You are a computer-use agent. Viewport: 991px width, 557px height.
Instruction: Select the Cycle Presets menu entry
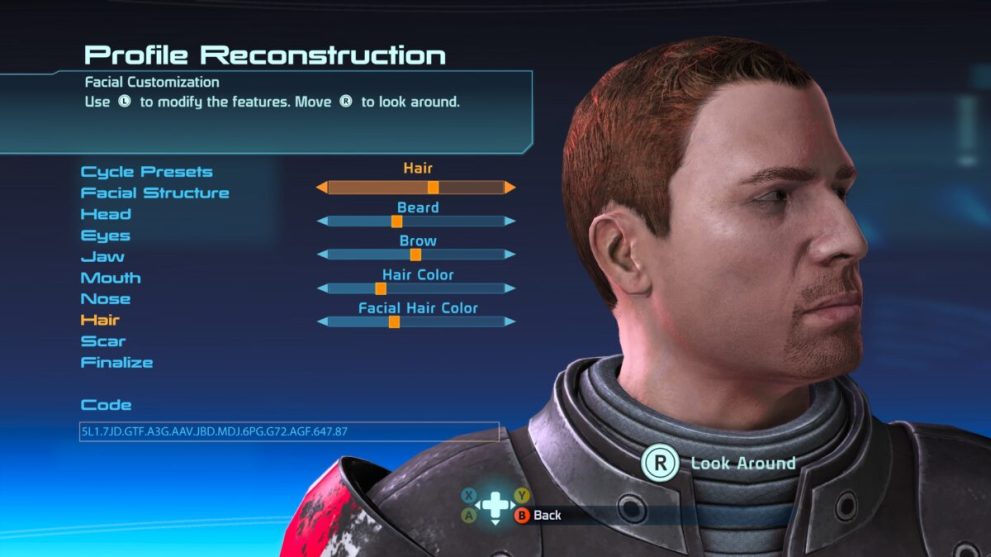(x=146, y=172)
